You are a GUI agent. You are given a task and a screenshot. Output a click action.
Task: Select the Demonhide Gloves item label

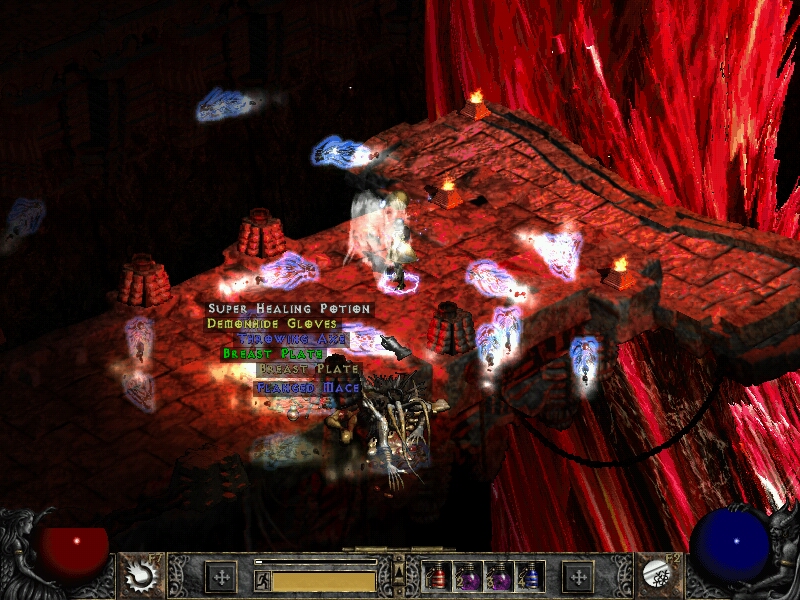pyautogui.click(x=272, y=324)
